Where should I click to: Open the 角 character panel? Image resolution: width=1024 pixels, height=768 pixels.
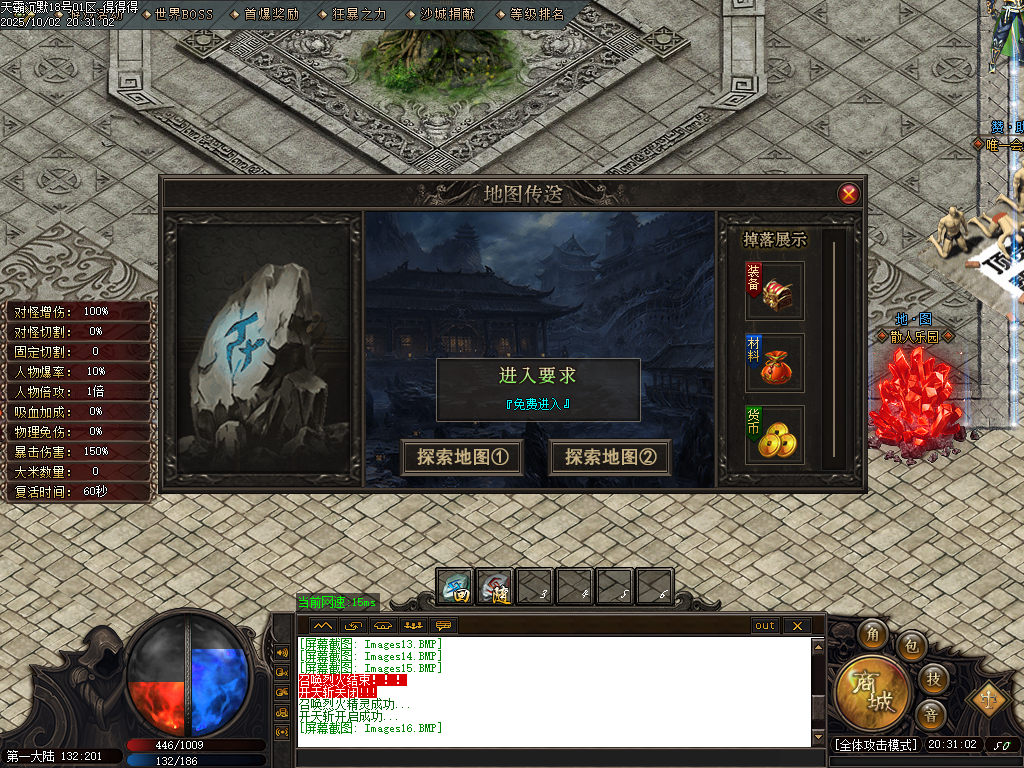pyautogui.click(x=875, y=635)
